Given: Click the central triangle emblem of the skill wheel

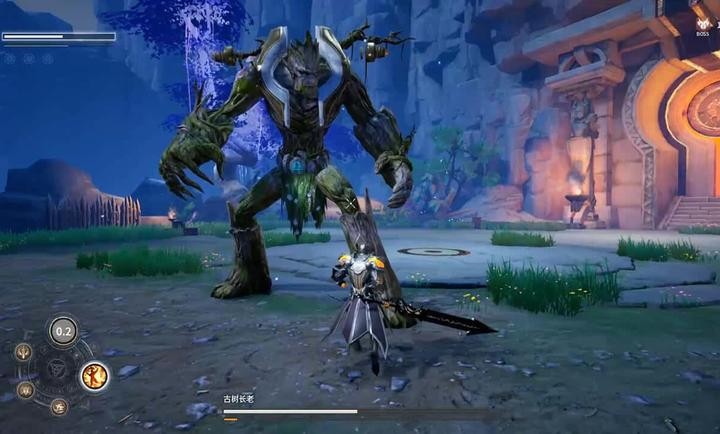Looking at the screenshot, I should (x=57, y=369).
